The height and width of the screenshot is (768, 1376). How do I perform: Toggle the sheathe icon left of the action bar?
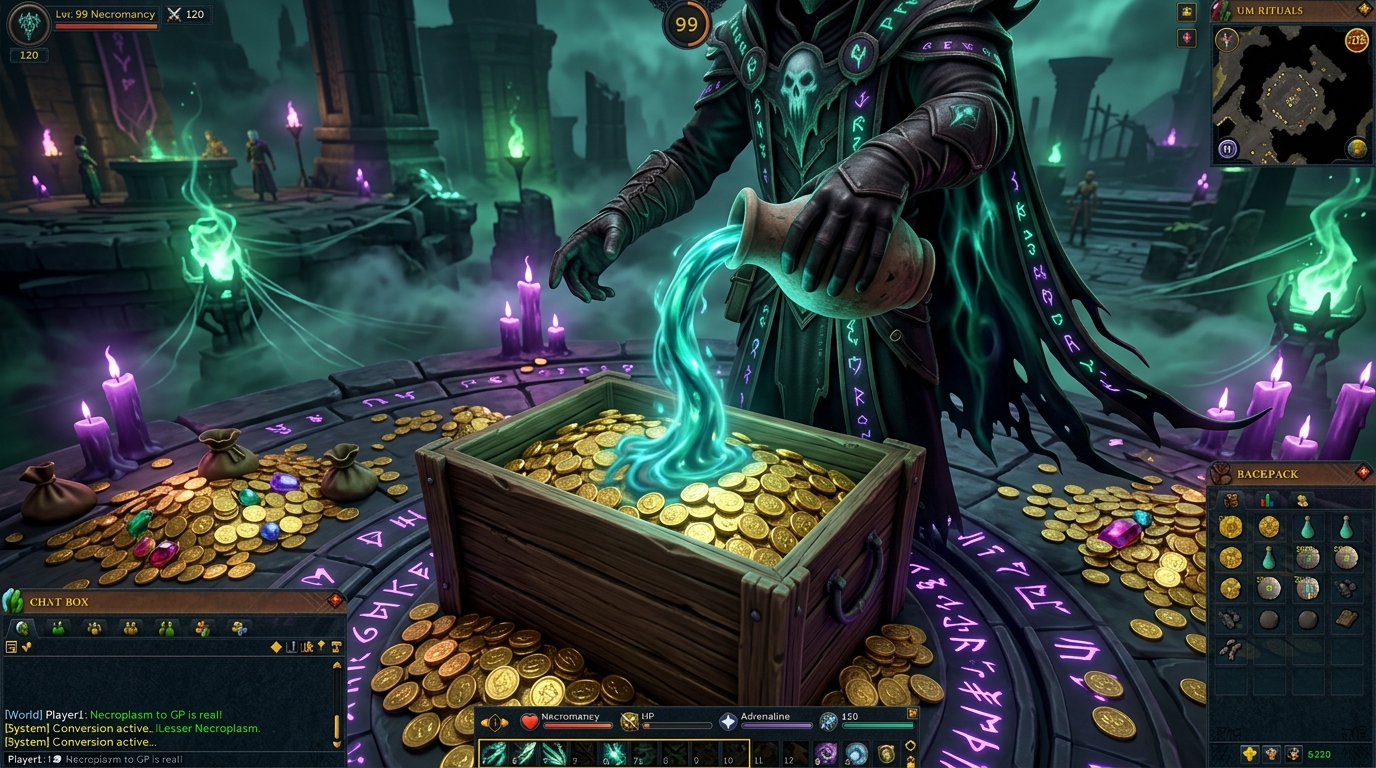(x=493, y=722)
